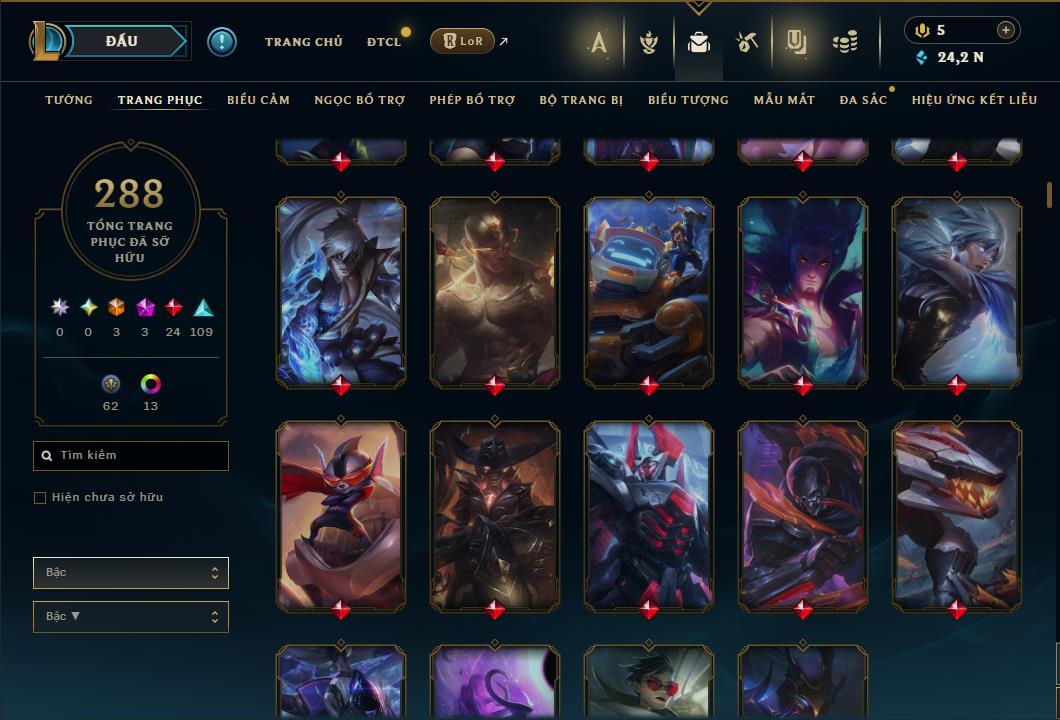Image resolution: width=1060 pixels, height=720 pixels.
Task: Open the BIỂU TƯỢNG tab
Action: 688,100
